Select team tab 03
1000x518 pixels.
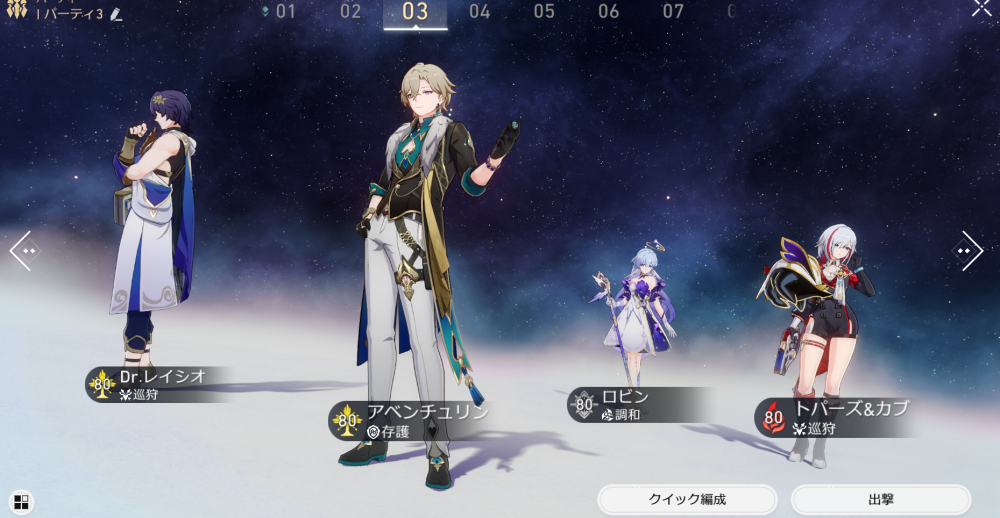pyautogui.click(x=415, y=12)
